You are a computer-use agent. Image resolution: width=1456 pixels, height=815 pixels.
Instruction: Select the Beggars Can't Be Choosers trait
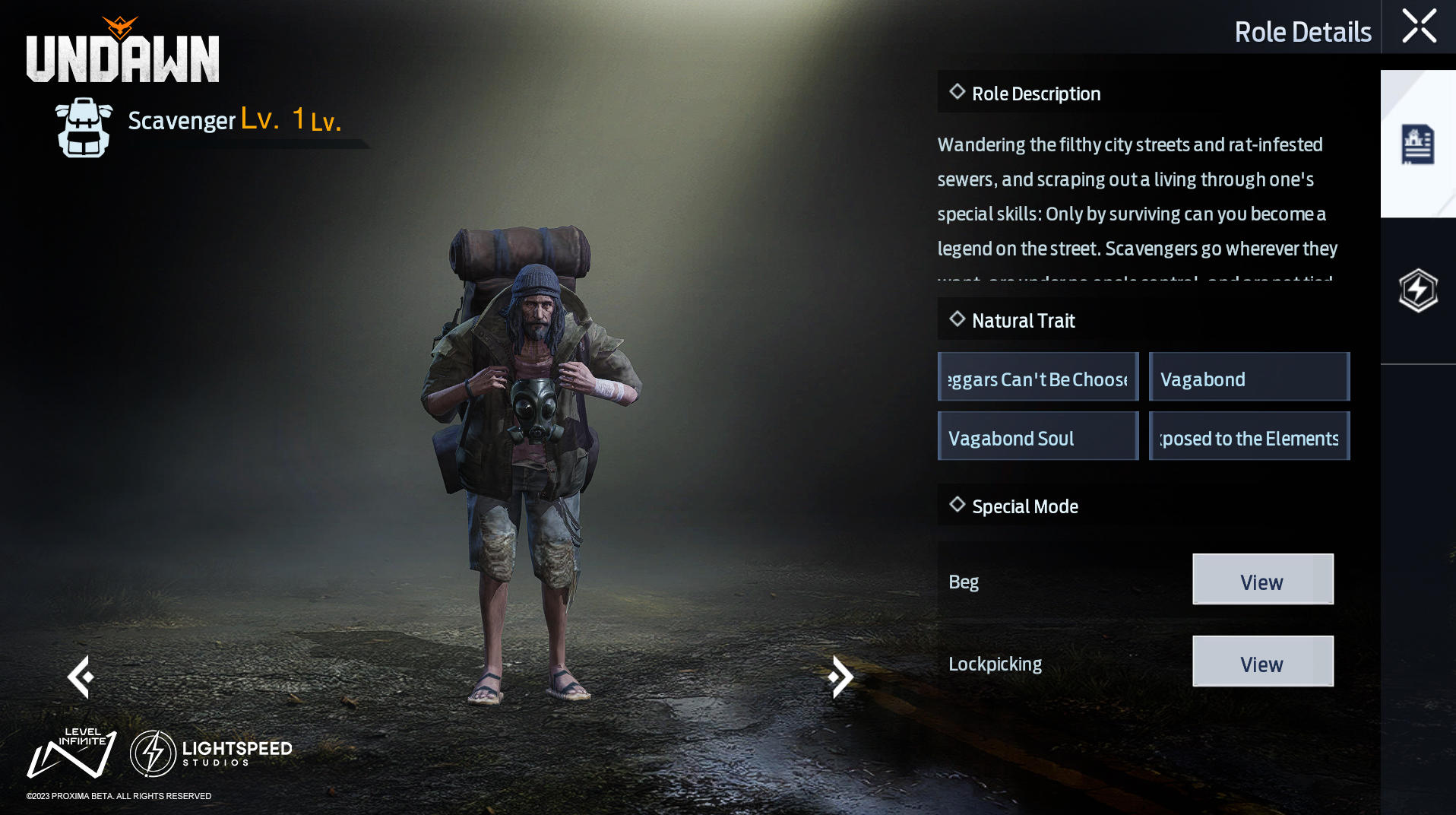tap(1038, 377)
